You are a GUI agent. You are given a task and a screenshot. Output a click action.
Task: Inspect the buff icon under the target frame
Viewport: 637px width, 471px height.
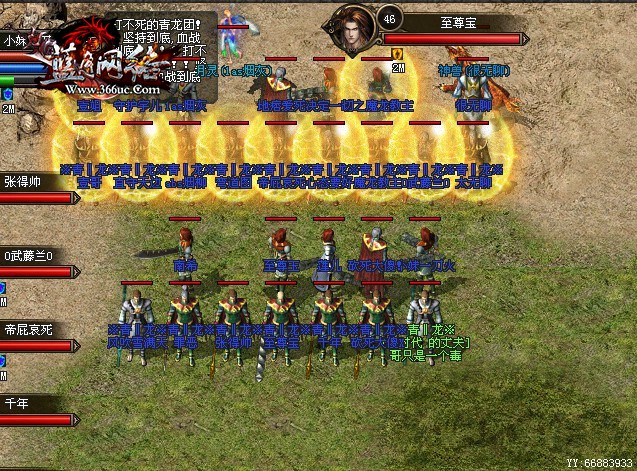point(397,53)
